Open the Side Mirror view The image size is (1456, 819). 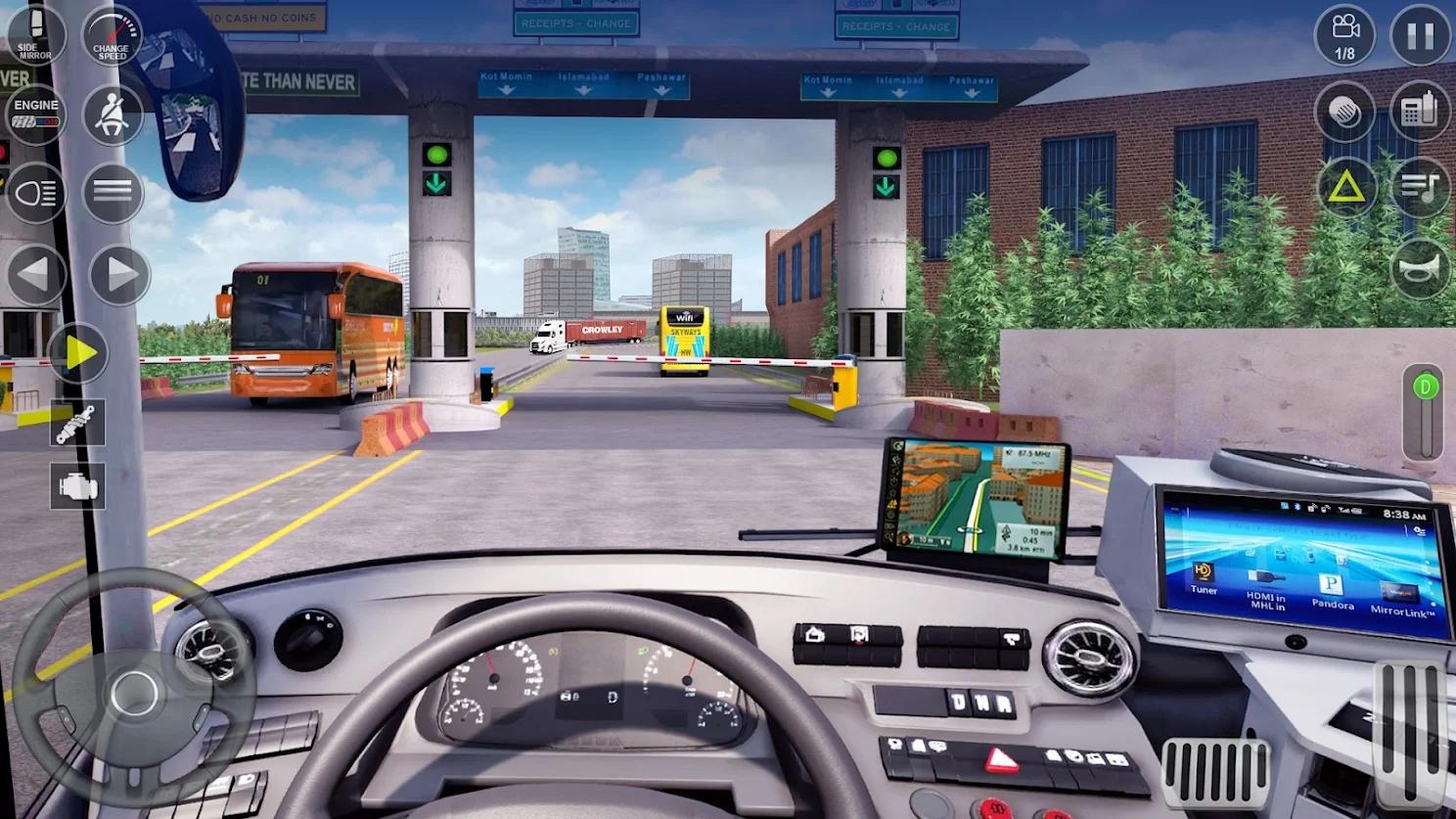36,34
